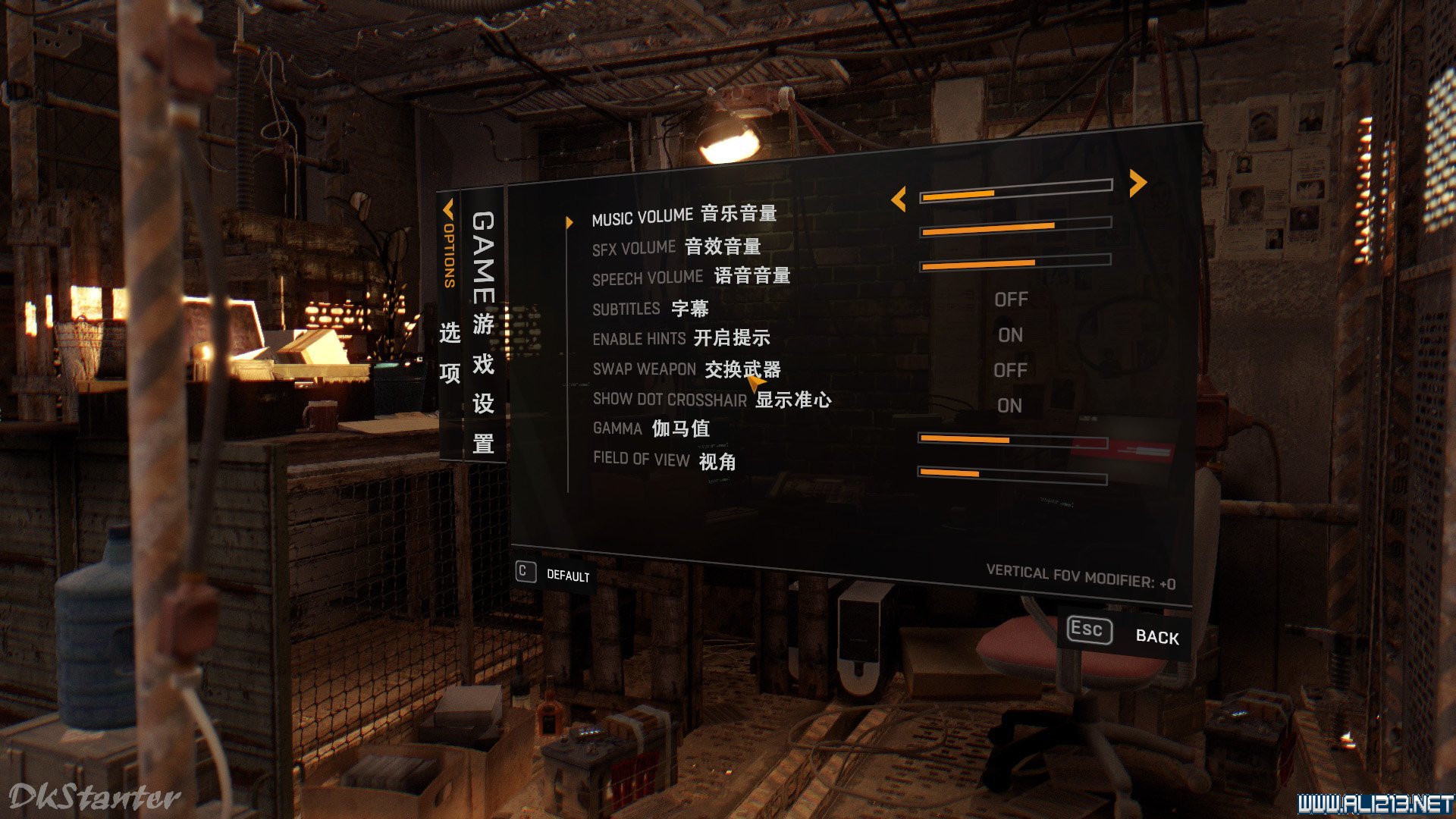Switch the Swap Weapon OFF value

pos(1010,371)
